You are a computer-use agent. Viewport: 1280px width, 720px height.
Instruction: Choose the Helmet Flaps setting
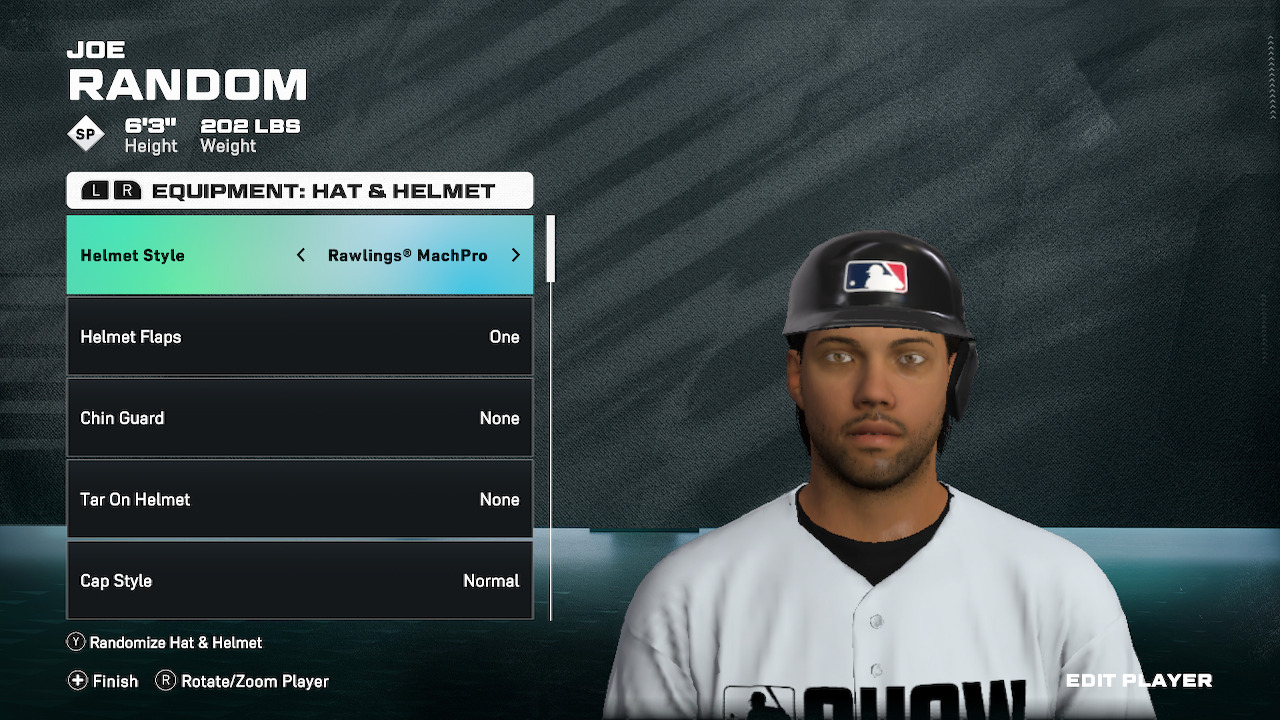(x=299, y=337)
